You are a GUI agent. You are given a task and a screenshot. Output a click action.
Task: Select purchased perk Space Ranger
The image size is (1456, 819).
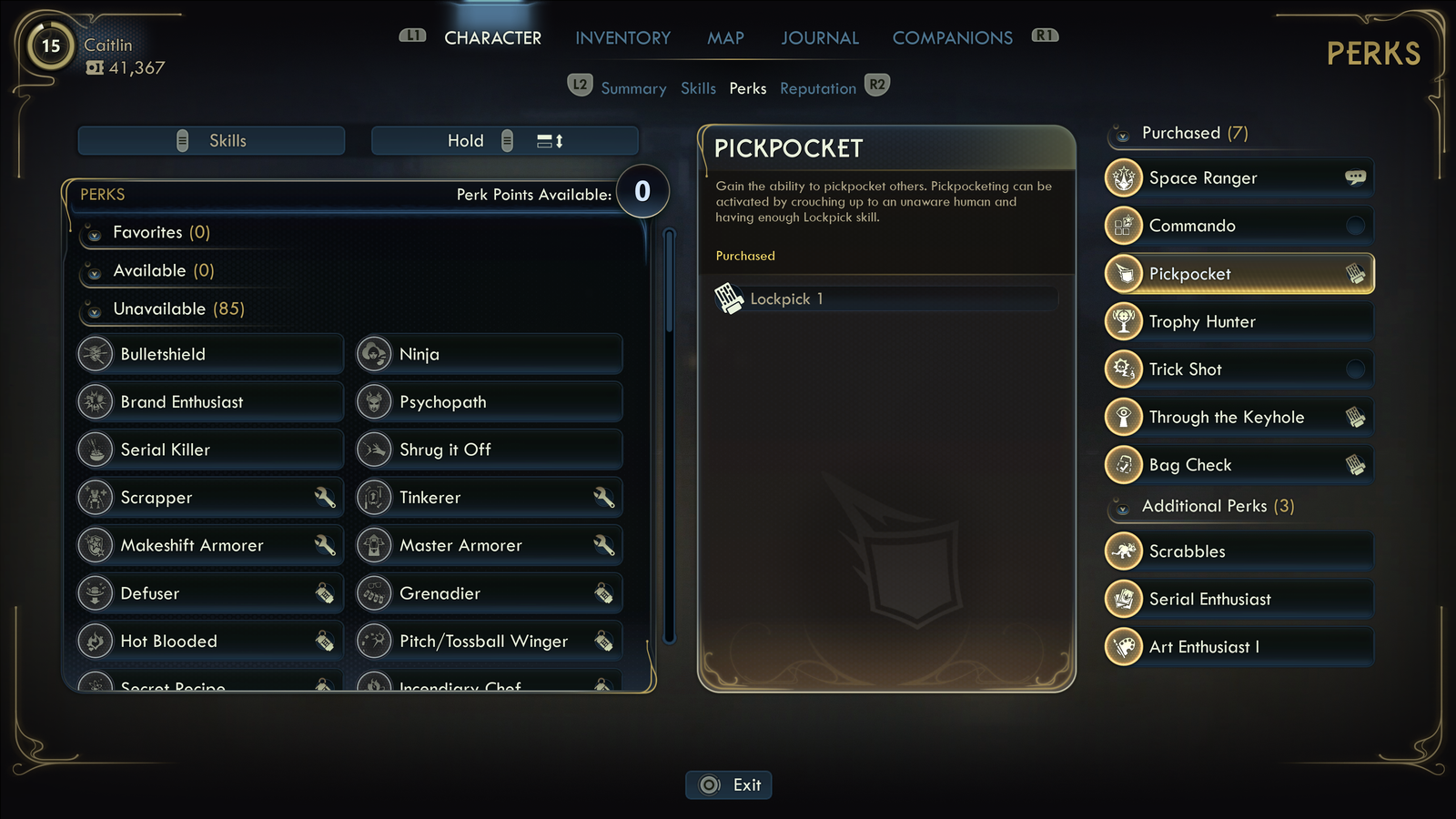1239,178
